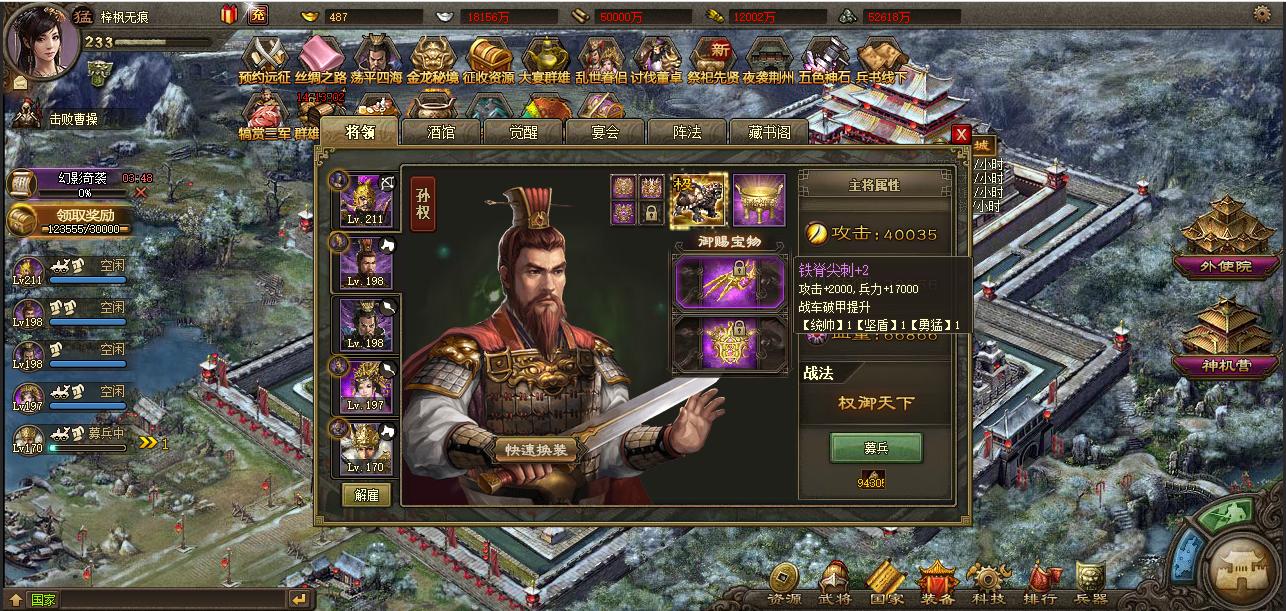Viewport: 1286px width, 611px height.
Task: Close the generals panel with the red X
Action: click(961, 134)
